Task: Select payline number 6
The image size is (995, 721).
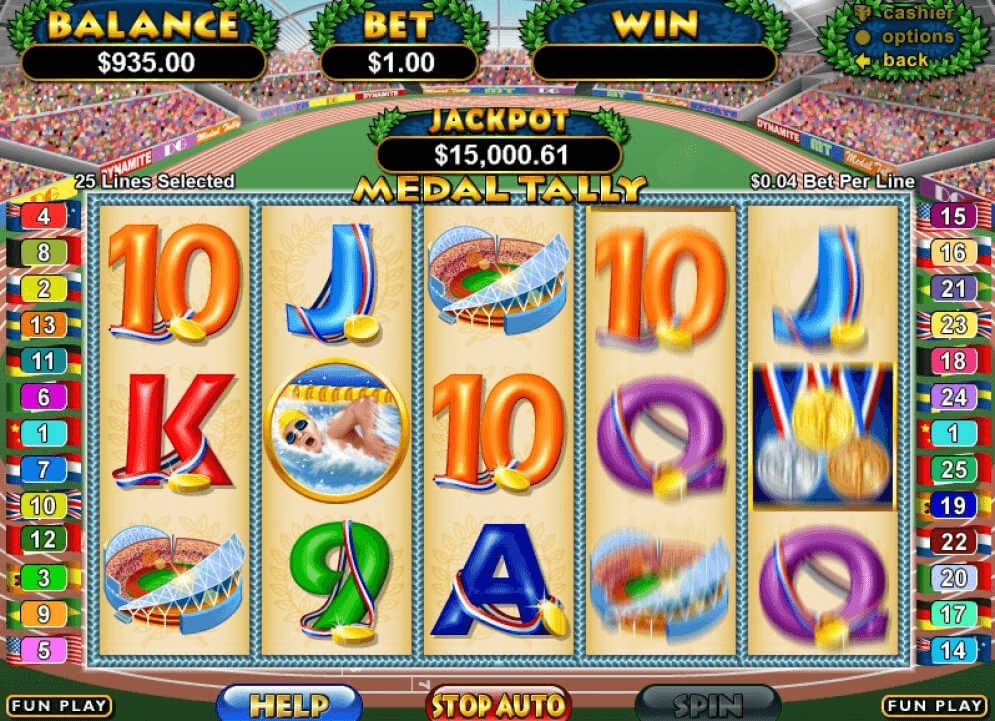Action: coord(43,397)
